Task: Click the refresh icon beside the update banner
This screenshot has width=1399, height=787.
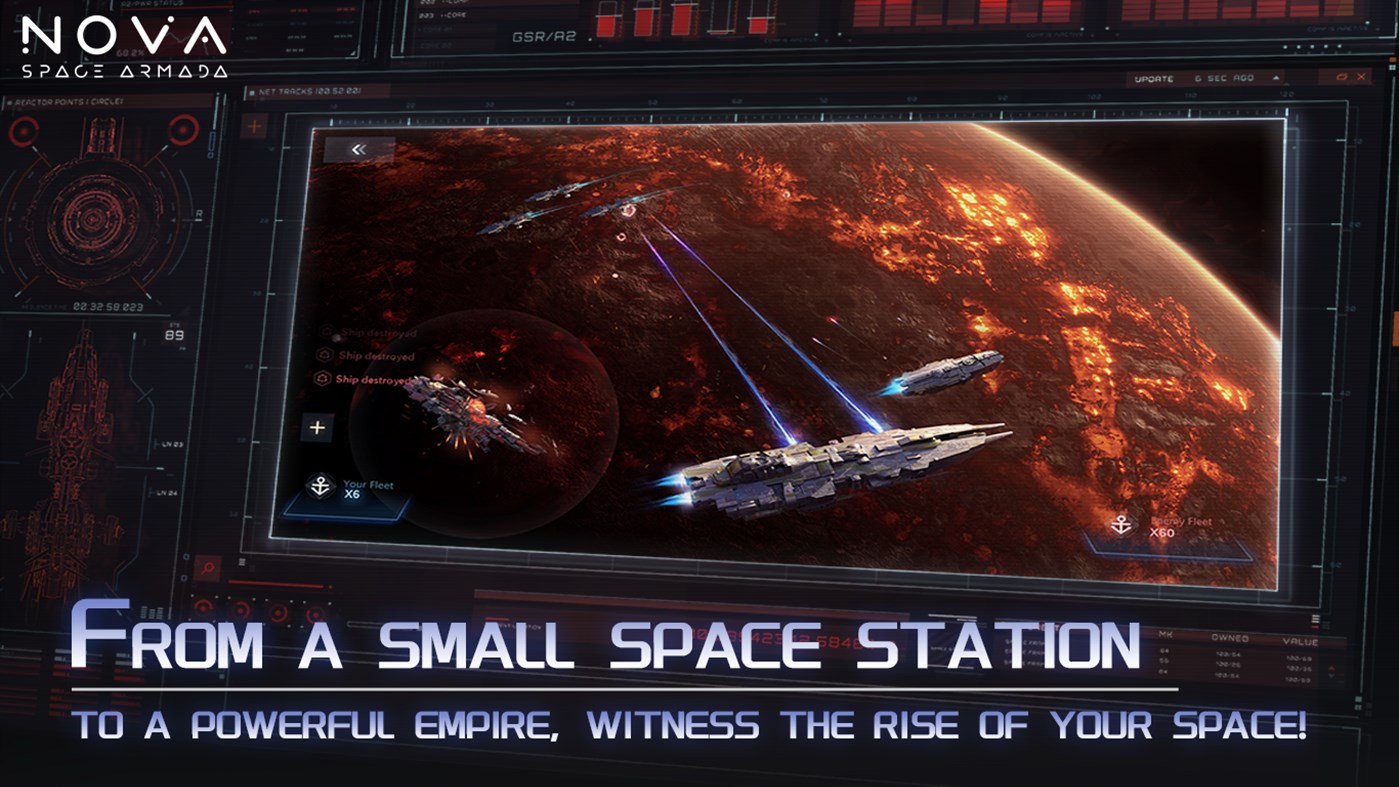Action: pos(1343,77)
